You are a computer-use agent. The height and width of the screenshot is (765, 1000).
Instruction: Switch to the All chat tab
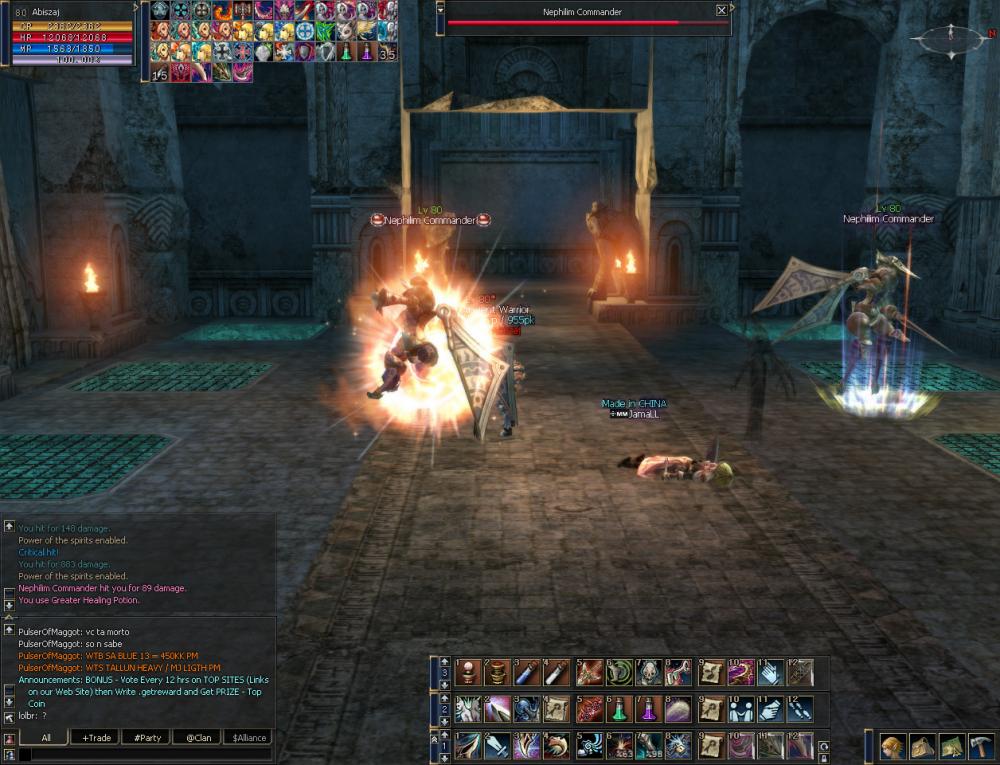coord(45,738)
